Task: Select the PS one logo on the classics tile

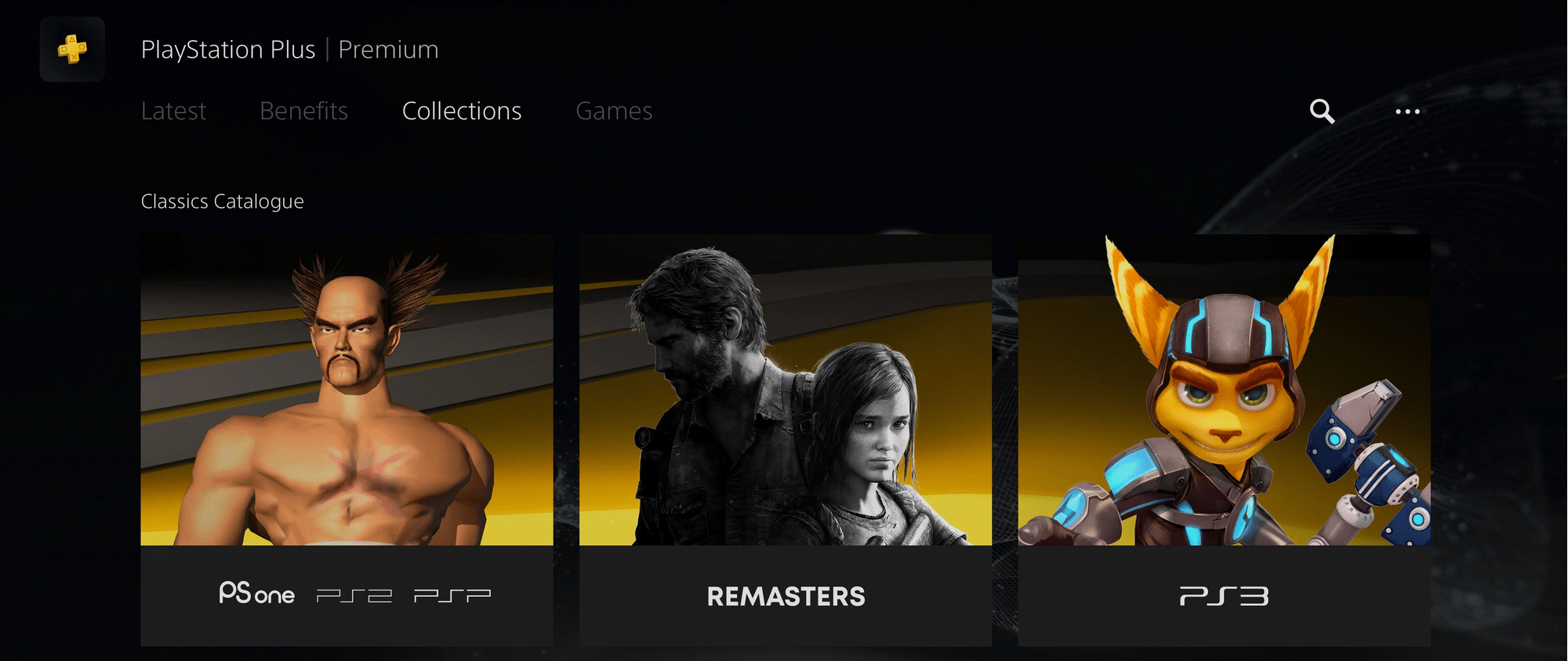Action: pyautogui.click(x=256, y=594)
